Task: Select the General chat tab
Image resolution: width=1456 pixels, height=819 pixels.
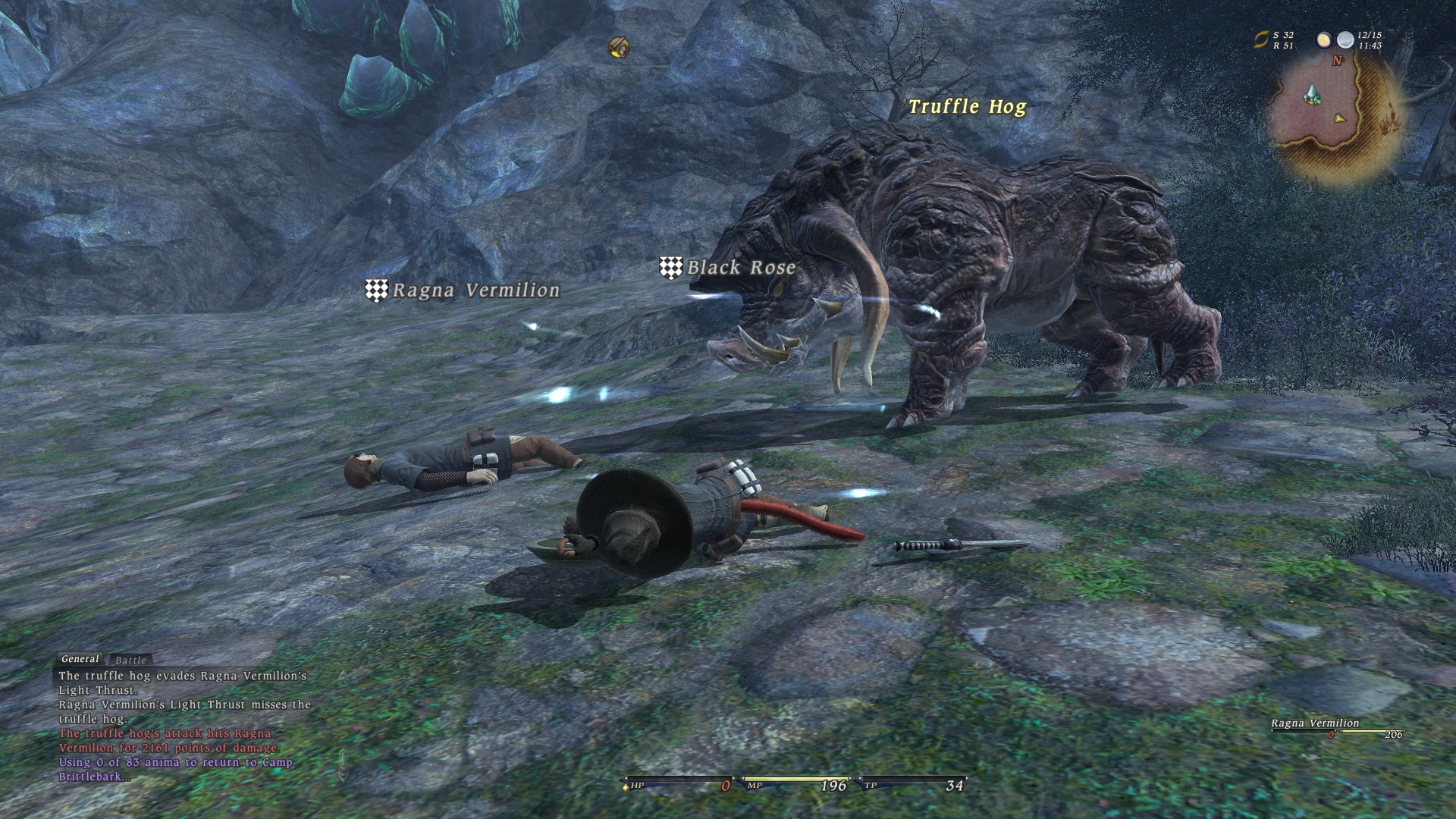Action: [80, 659]
